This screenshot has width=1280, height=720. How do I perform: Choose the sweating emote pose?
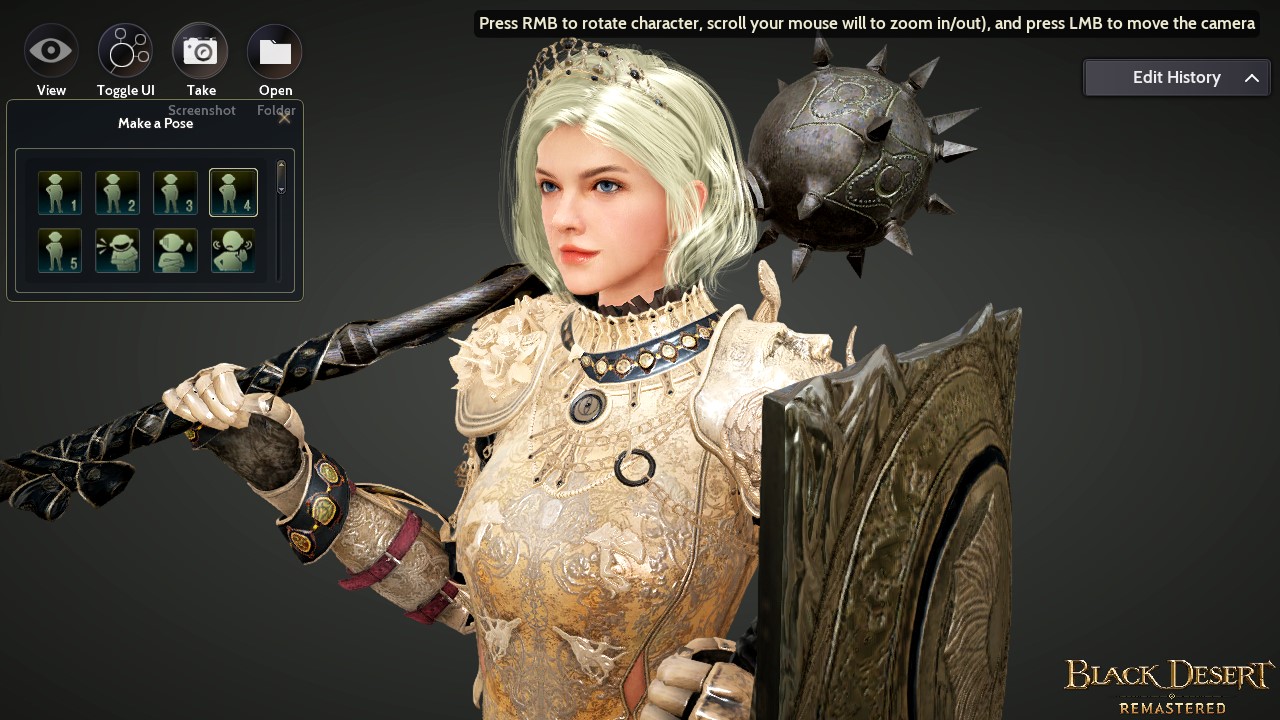pos(175,250)
